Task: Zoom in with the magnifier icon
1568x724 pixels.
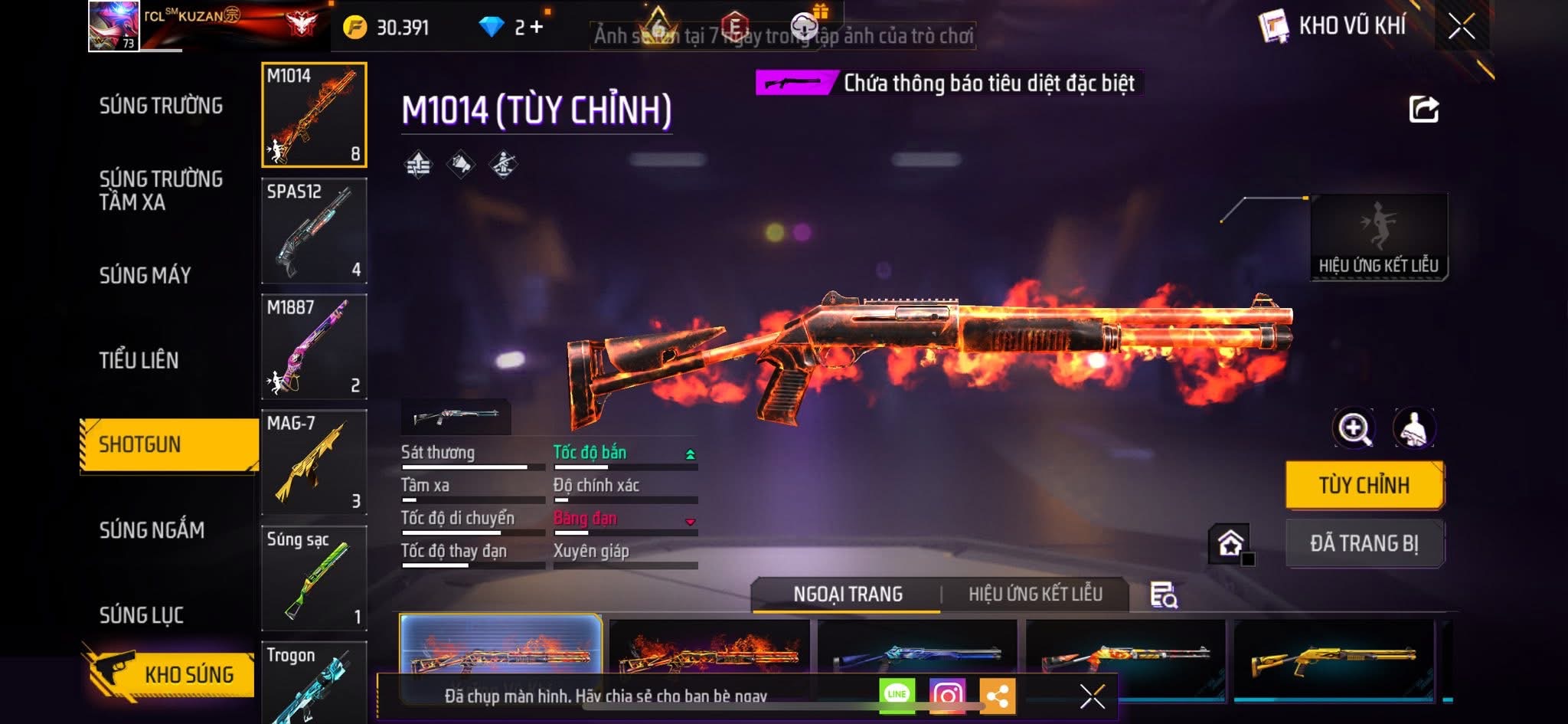Action: point(1353,428)
